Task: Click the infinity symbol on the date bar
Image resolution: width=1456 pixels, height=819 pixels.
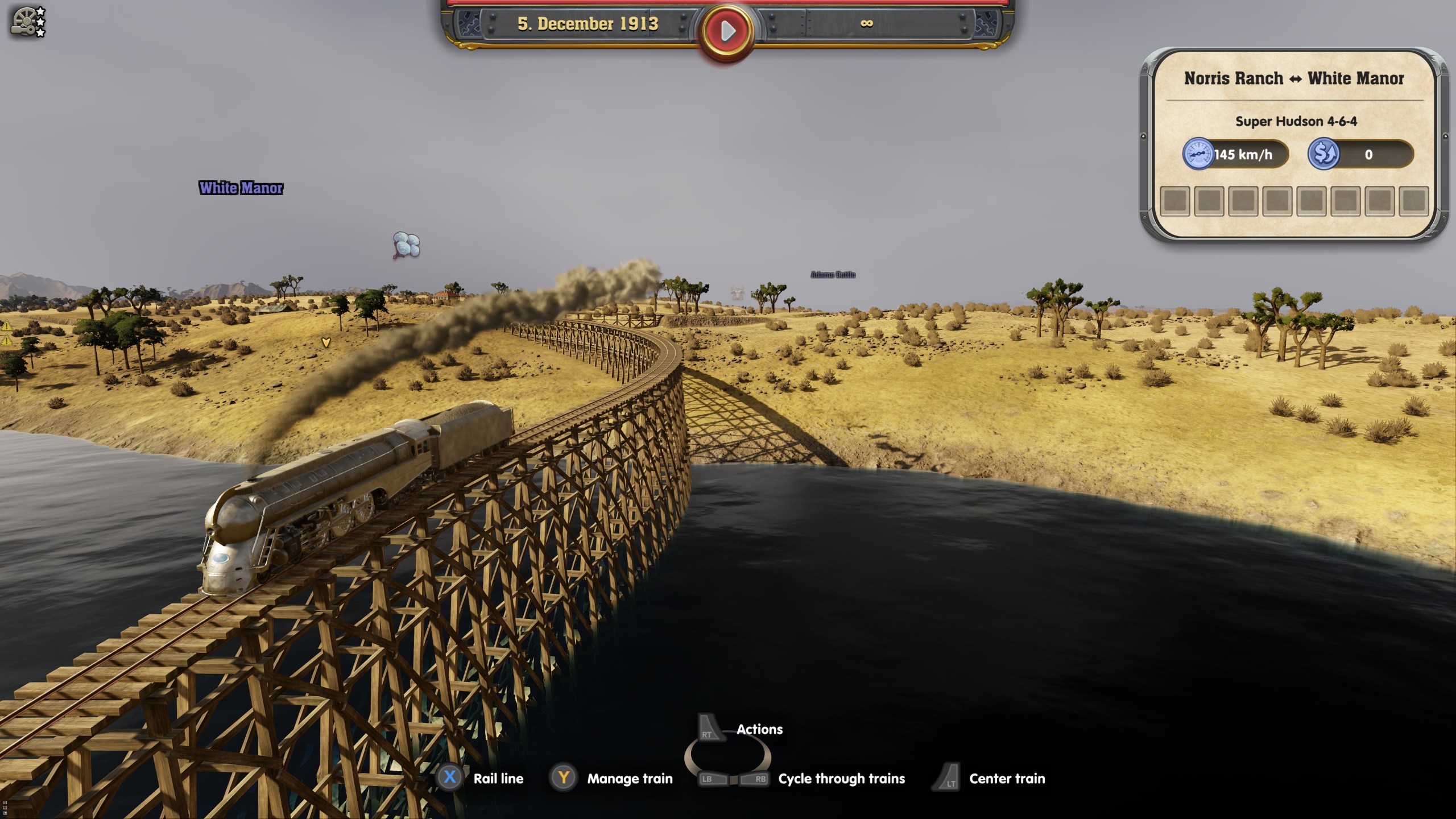Action: [868, 24]
